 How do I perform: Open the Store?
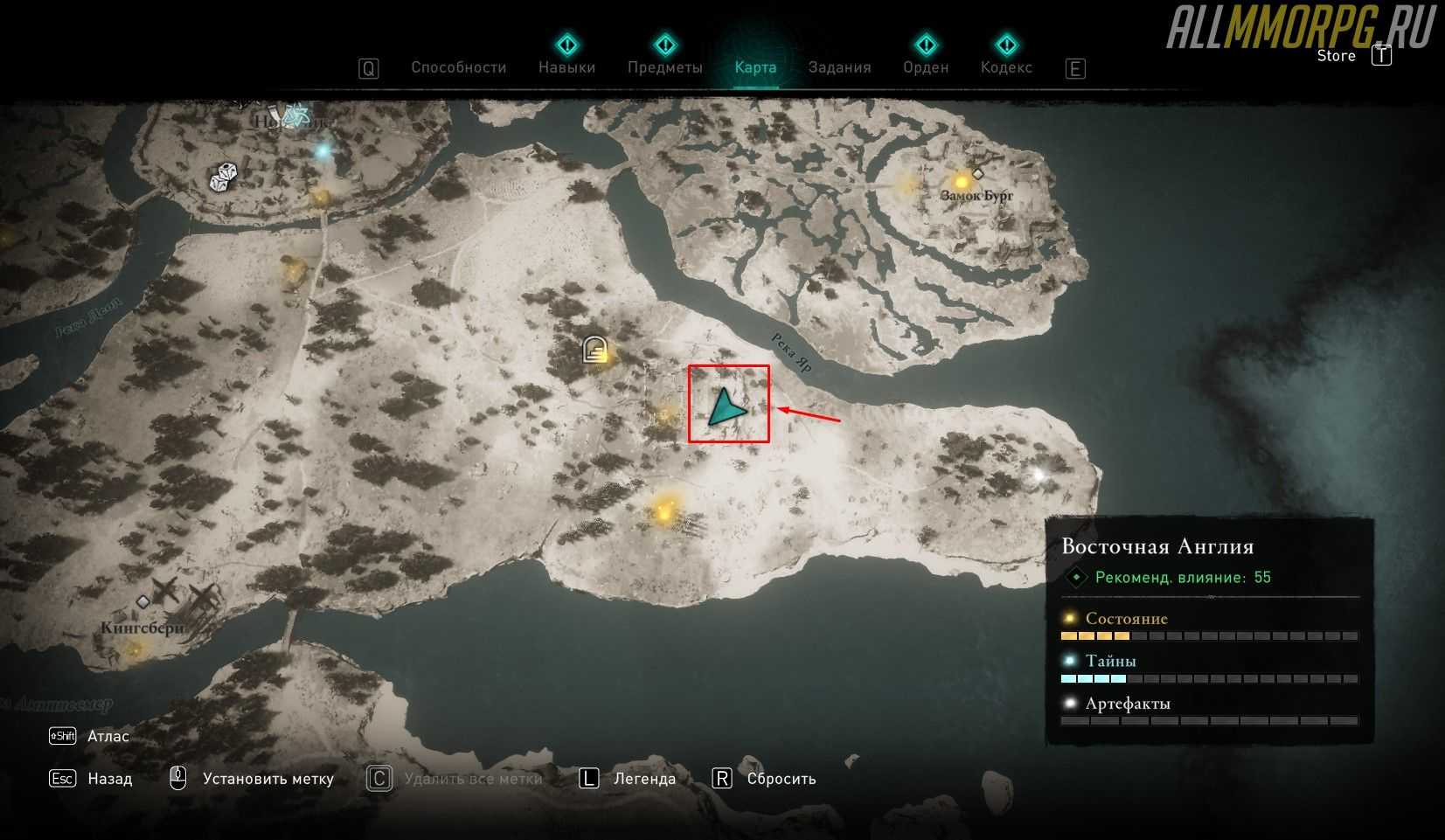tap(1336, 56)
